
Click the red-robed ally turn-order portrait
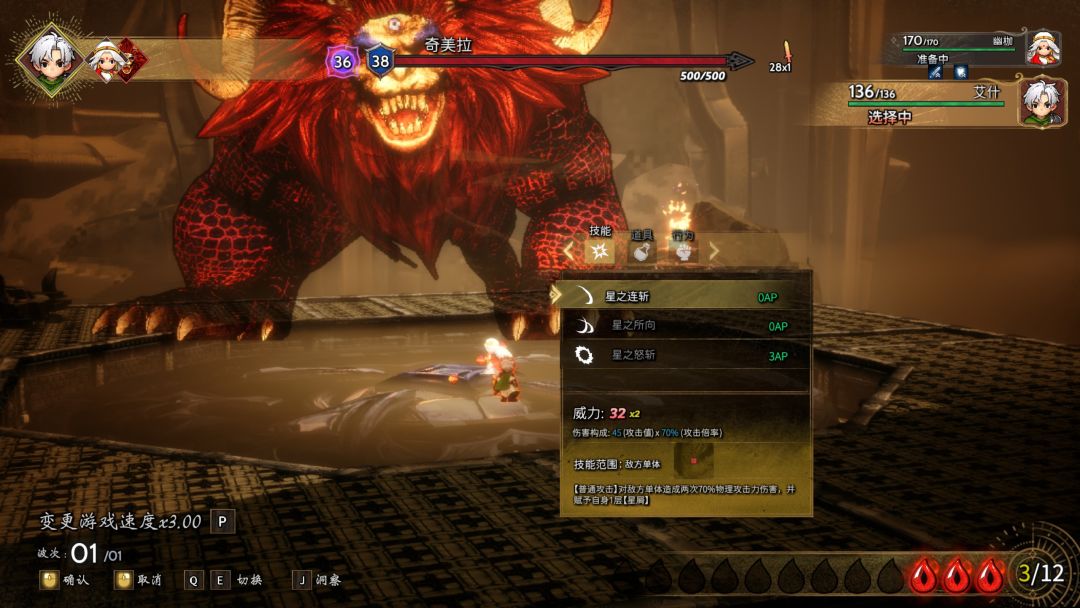105,60
